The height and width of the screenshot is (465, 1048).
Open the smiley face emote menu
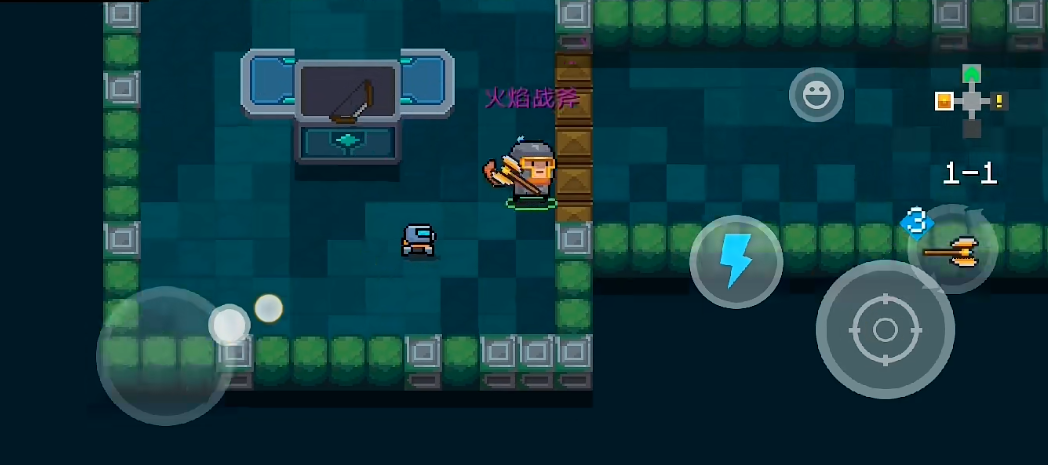coord(816,95)
